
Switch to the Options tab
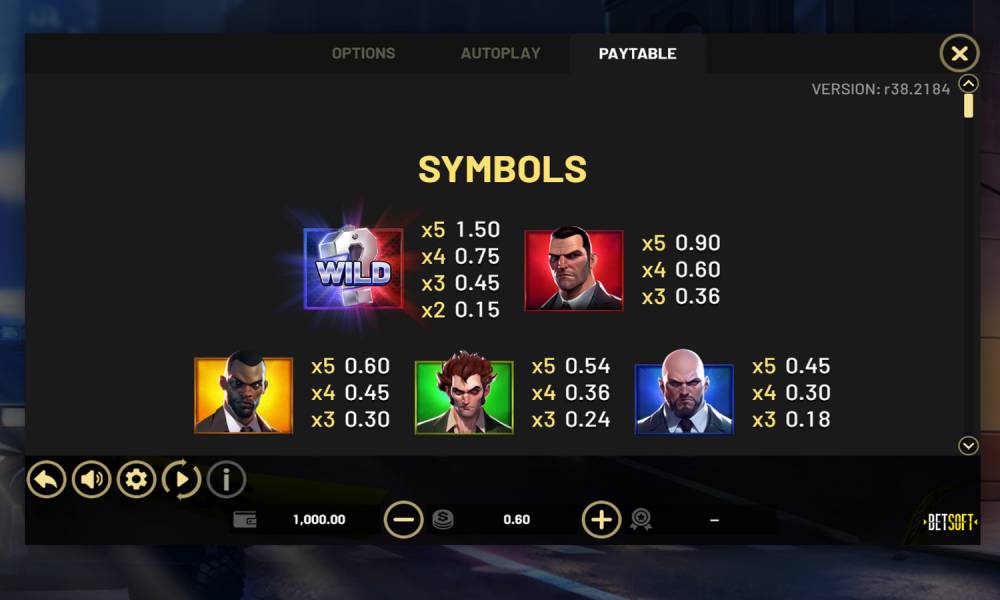click(x=363, y=54)
